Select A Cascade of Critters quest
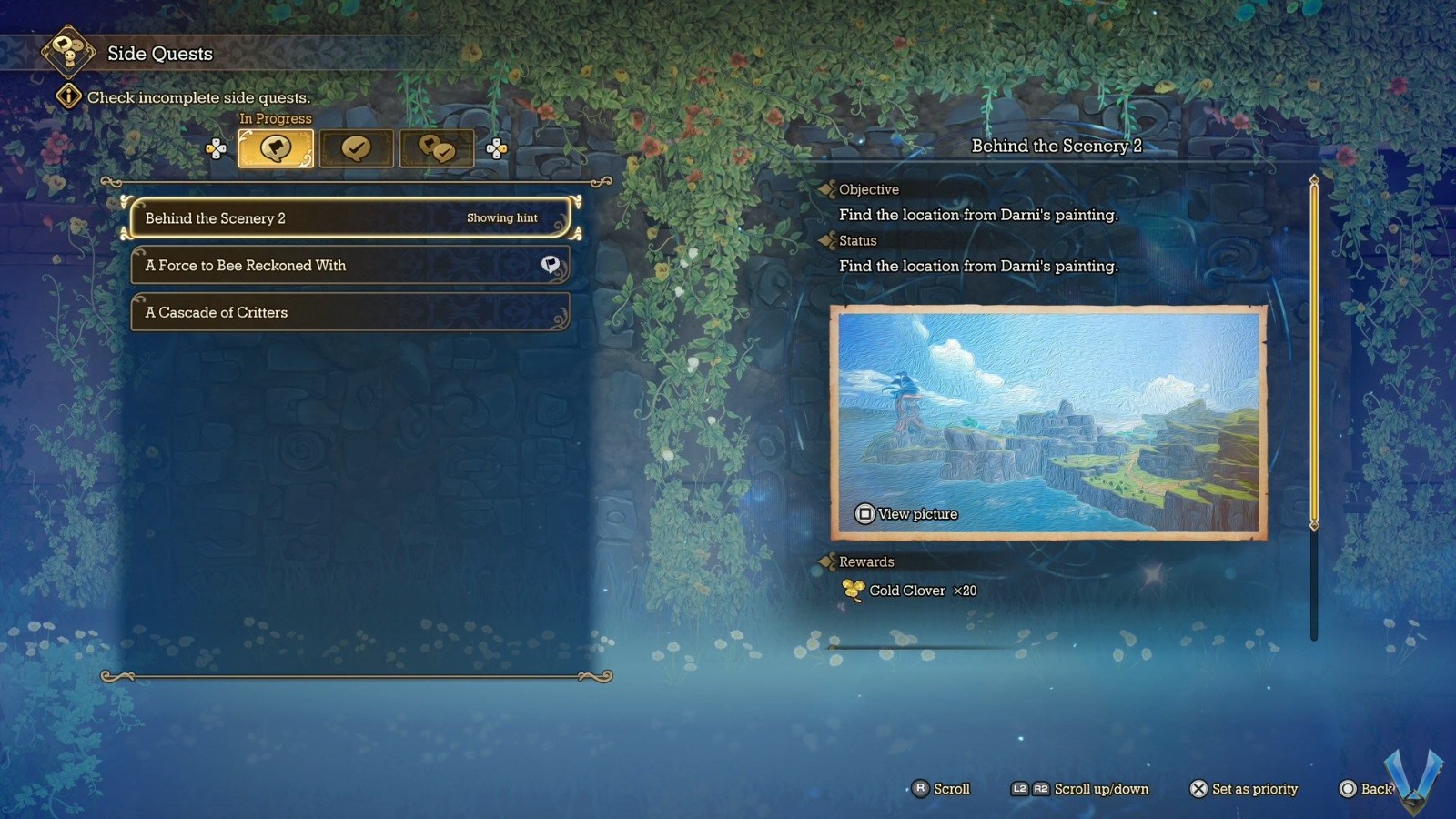The image size is (1456, 819). (349, 312)
